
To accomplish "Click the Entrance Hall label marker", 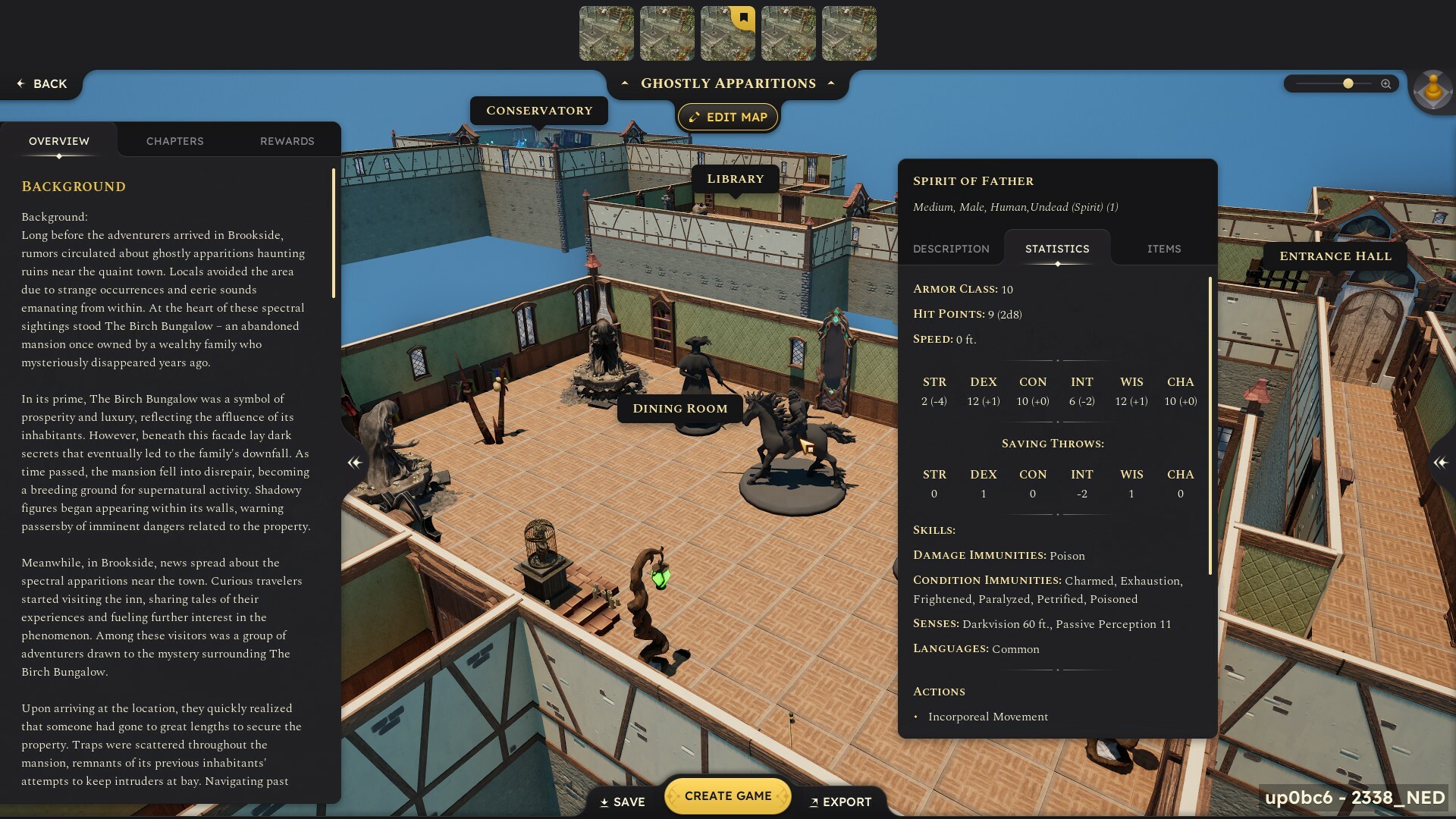I will pyautogui.click(x=1335, y=256).
